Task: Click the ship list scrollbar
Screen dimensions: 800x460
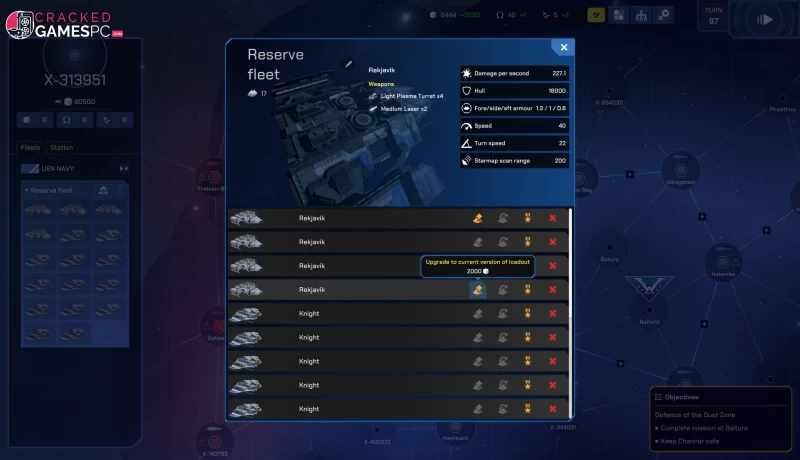Action: click(571, 260)
